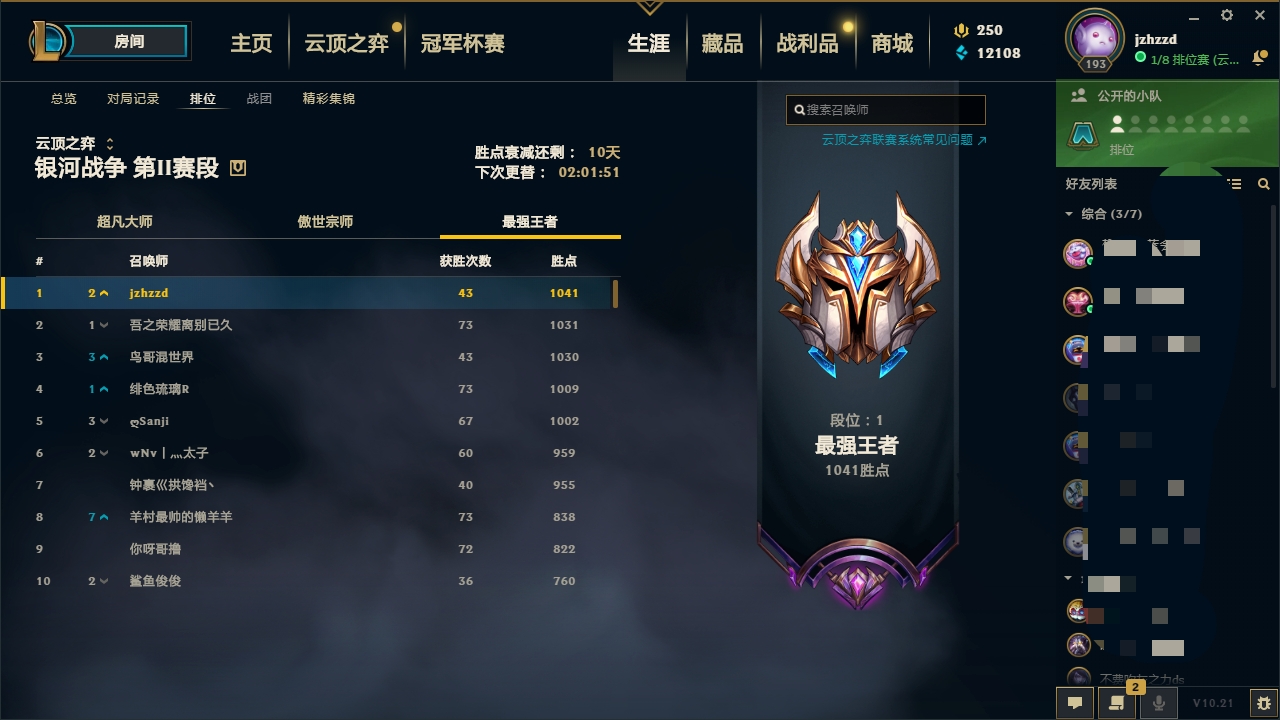Open the 商城 store menu item
This screenshot has width=1280, height=720.
tap(893, 43)
